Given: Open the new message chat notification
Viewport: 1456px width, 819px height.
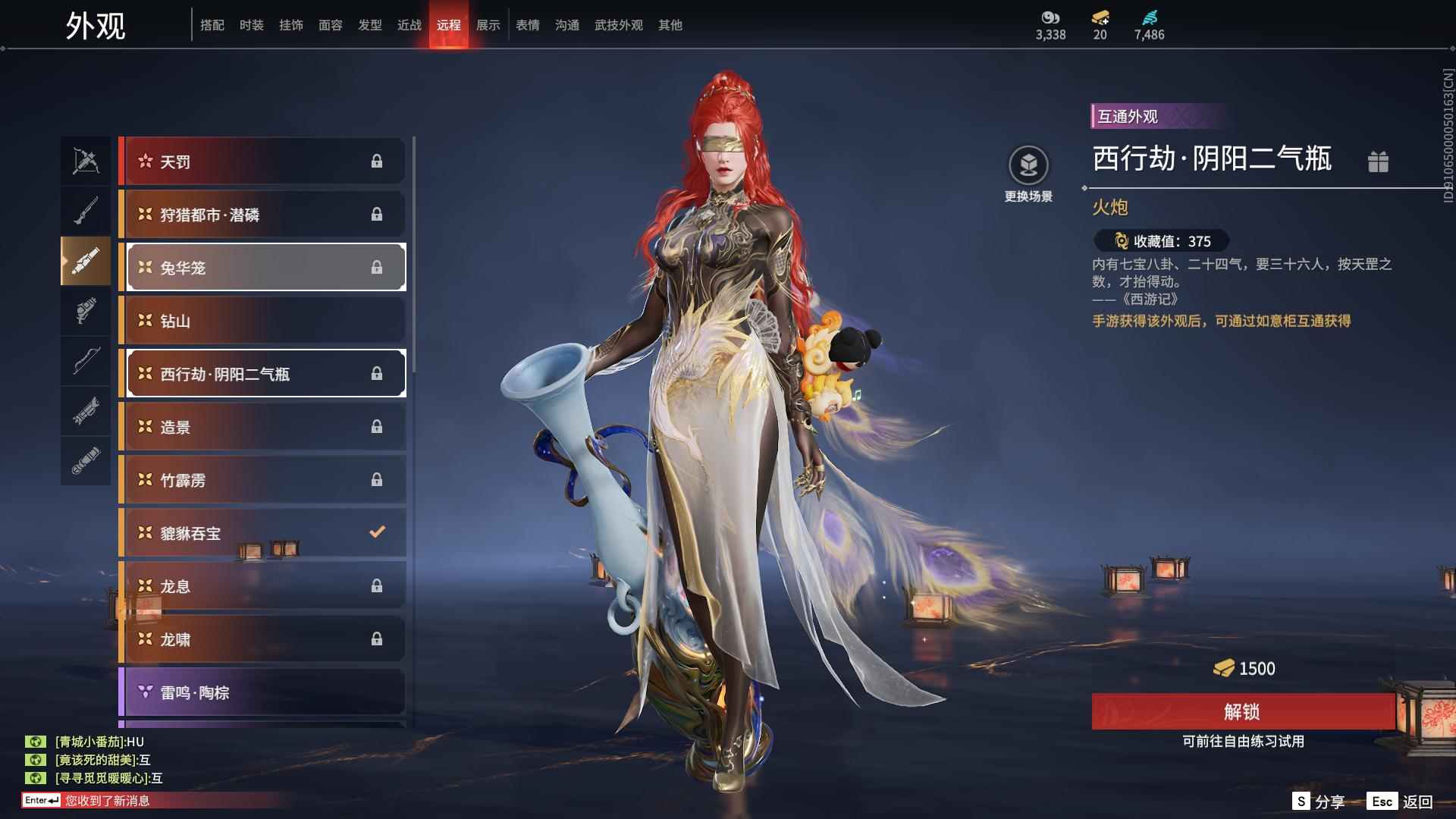Looking at the screenshot, I should point(106,800).
